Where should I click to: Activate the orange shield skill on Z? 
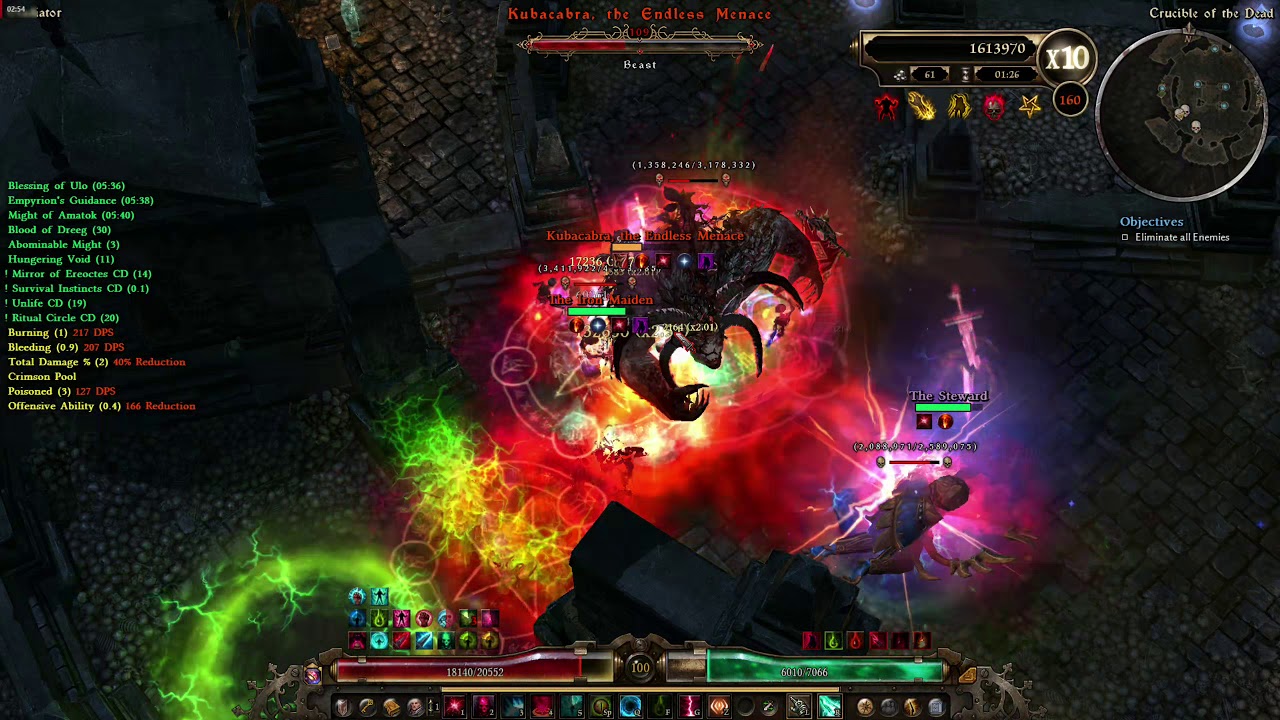click(x=719, y=707)
